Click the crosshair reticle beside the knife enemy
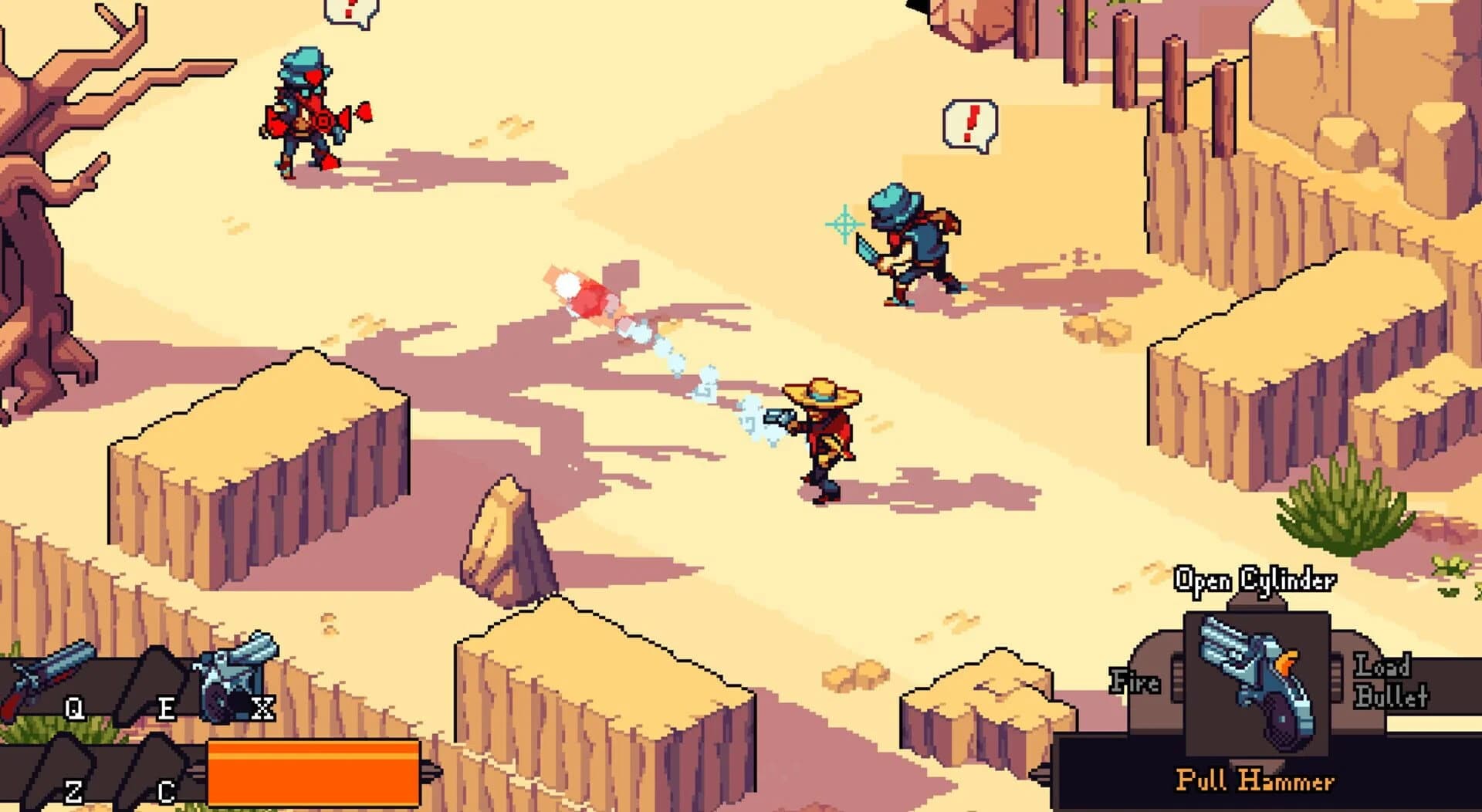The image size is (1482, 812). click(x=843, y=225)
